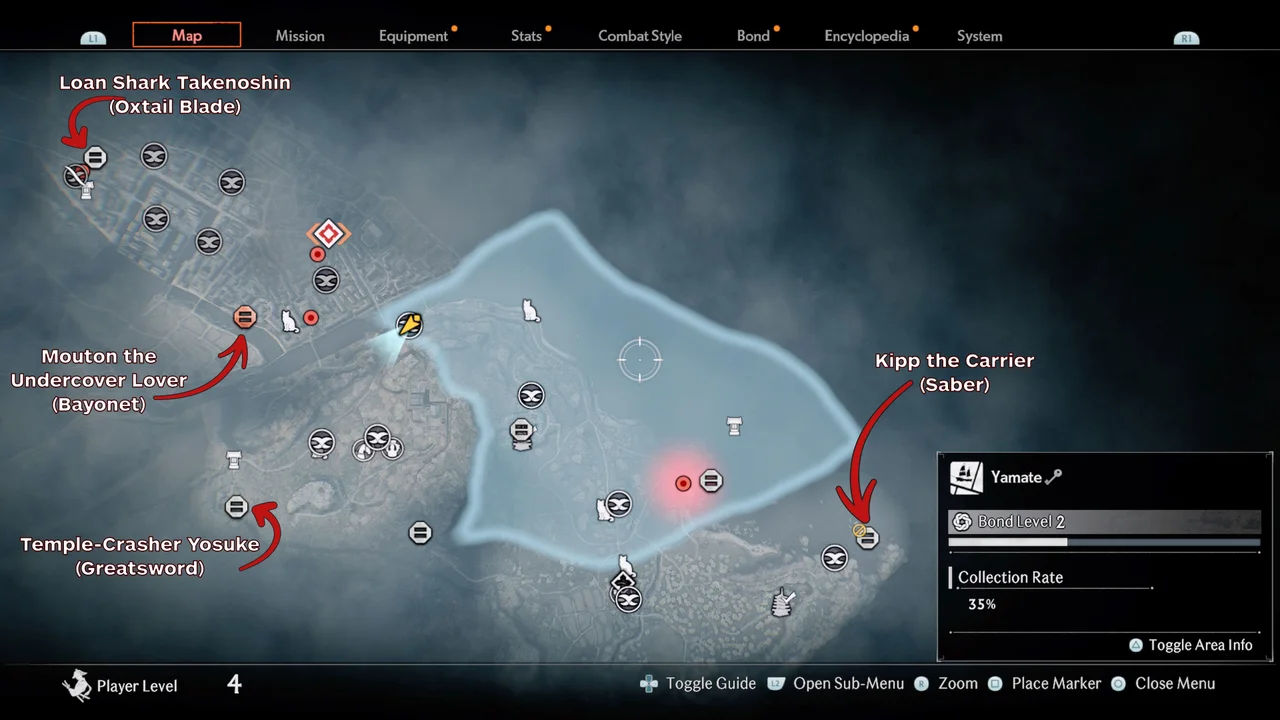Select the Loan Shark Takenoshin marker

95,157
